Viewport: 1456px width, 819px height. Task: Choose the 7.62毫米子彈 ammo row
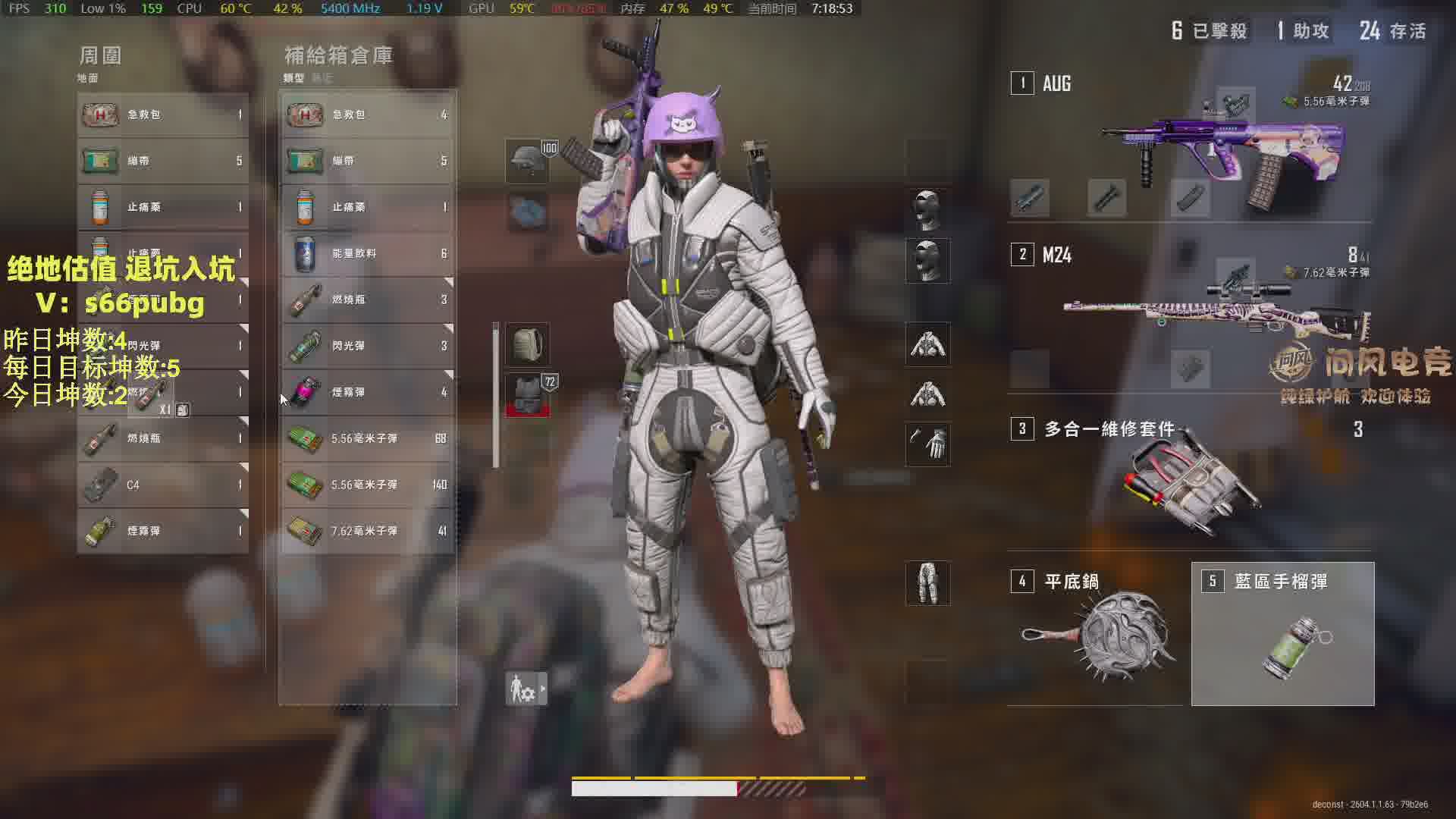click(x=368, y=531)
